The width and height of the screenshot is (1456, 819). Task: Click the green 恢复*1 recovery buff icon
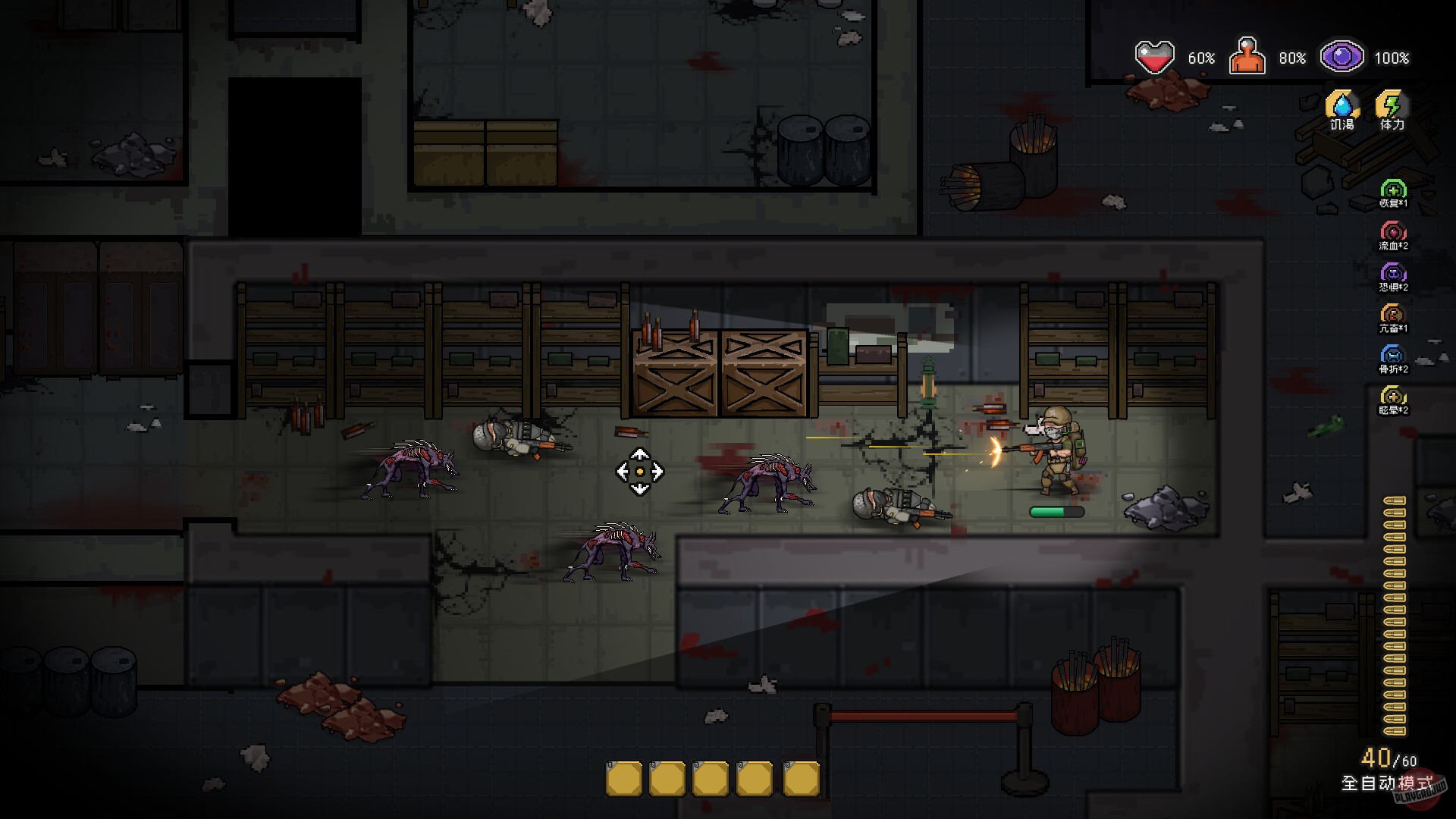[1394, 190]
